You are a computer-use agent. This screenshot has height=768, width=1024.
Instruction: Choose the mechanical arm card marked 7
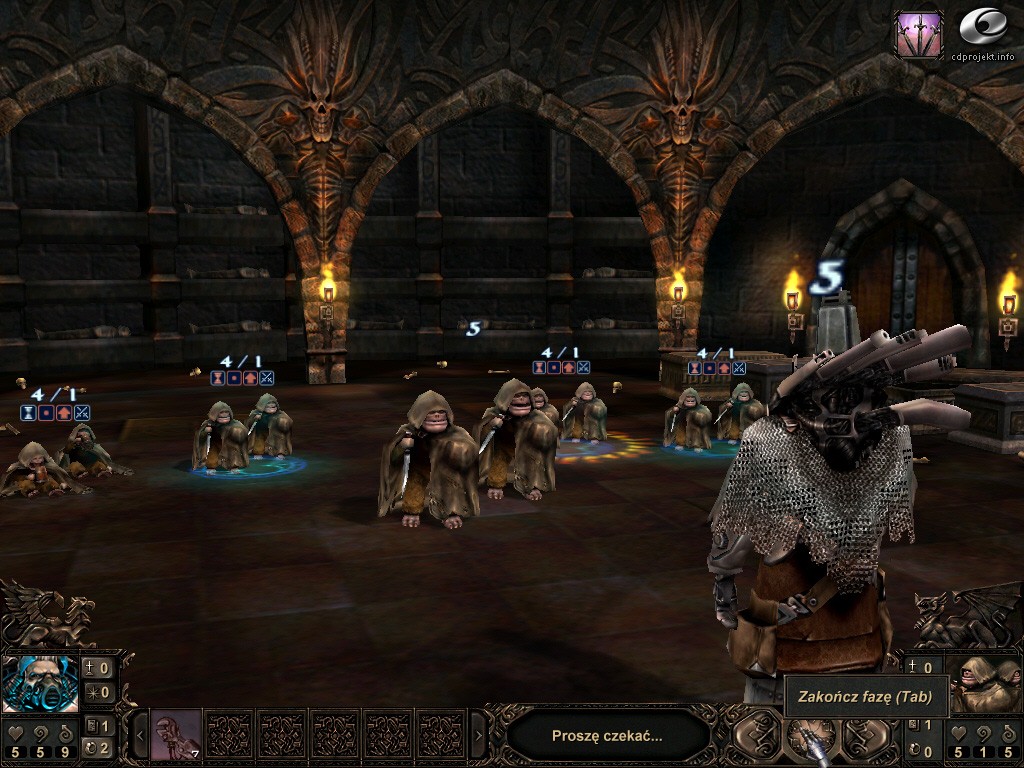pyautogui.click(x=176, y=735)
